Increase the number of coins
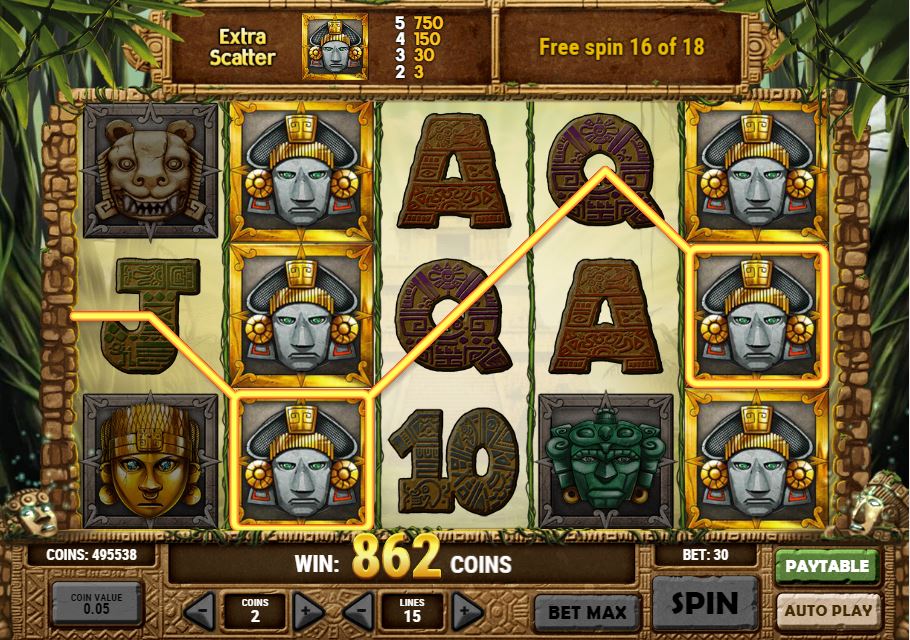Viewport: 910px width, 640px height. 308,609
